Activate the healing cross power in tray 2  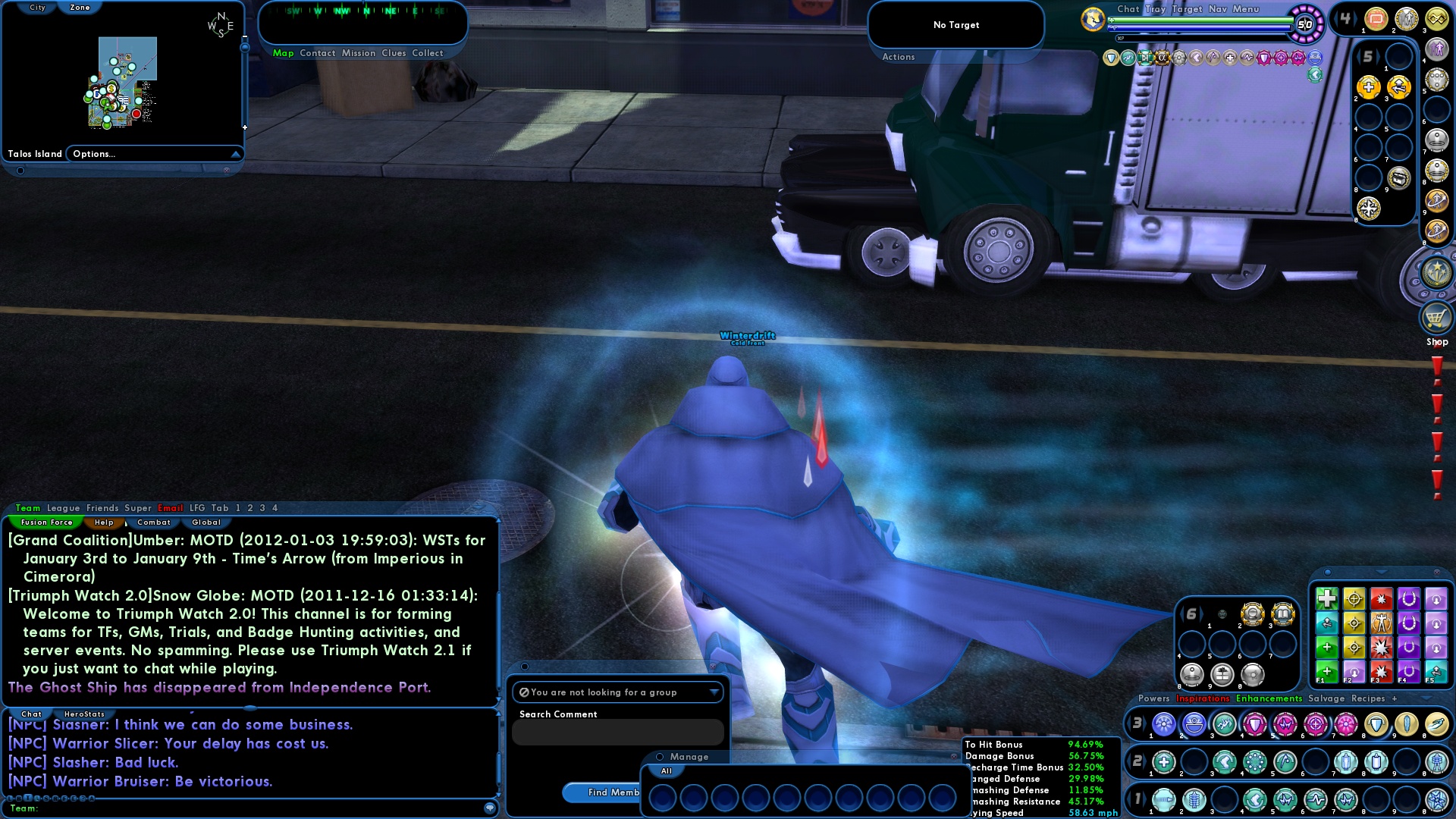click(1164, 761)
